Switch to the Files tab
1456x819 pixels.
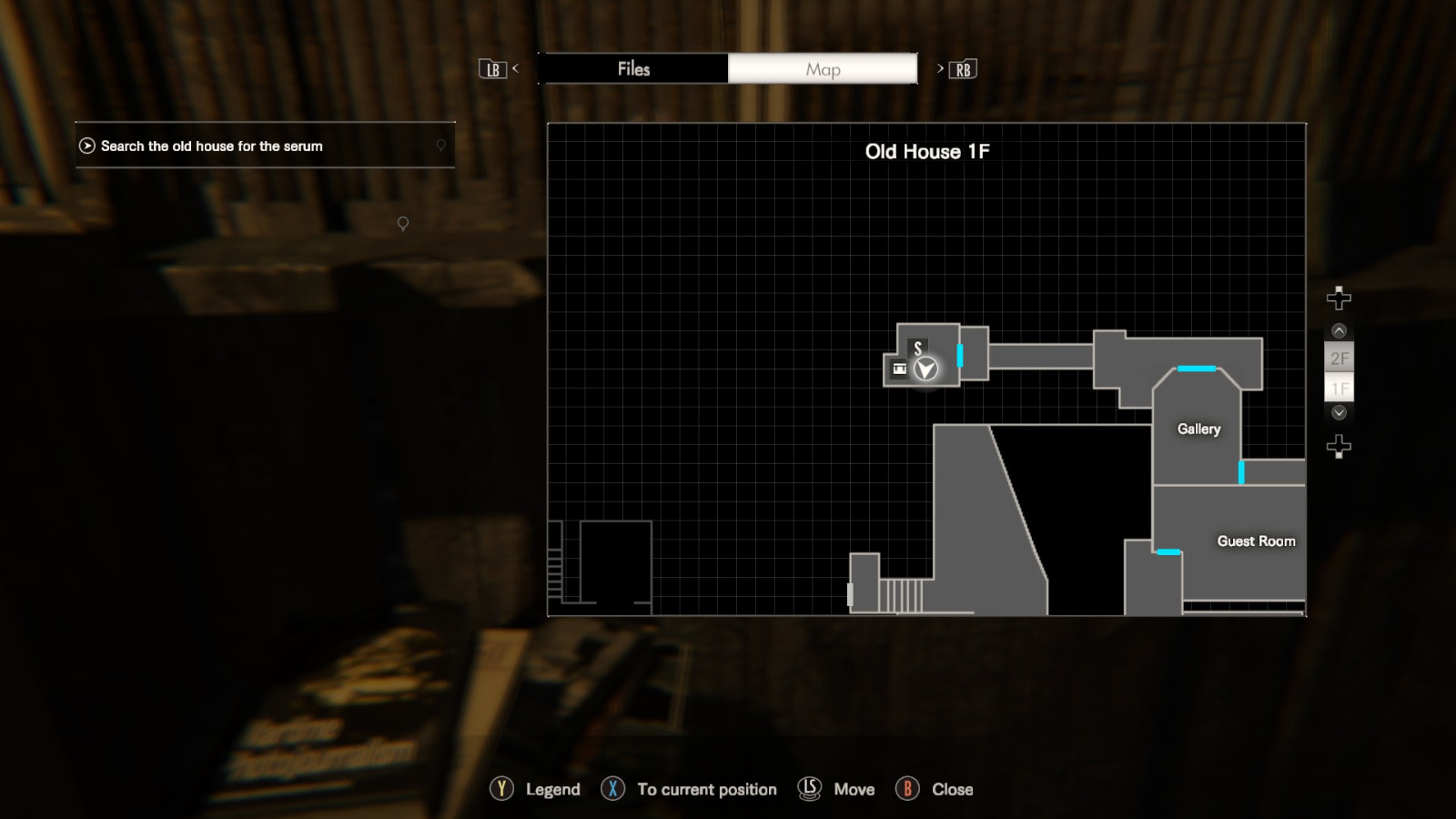[634, 68]
